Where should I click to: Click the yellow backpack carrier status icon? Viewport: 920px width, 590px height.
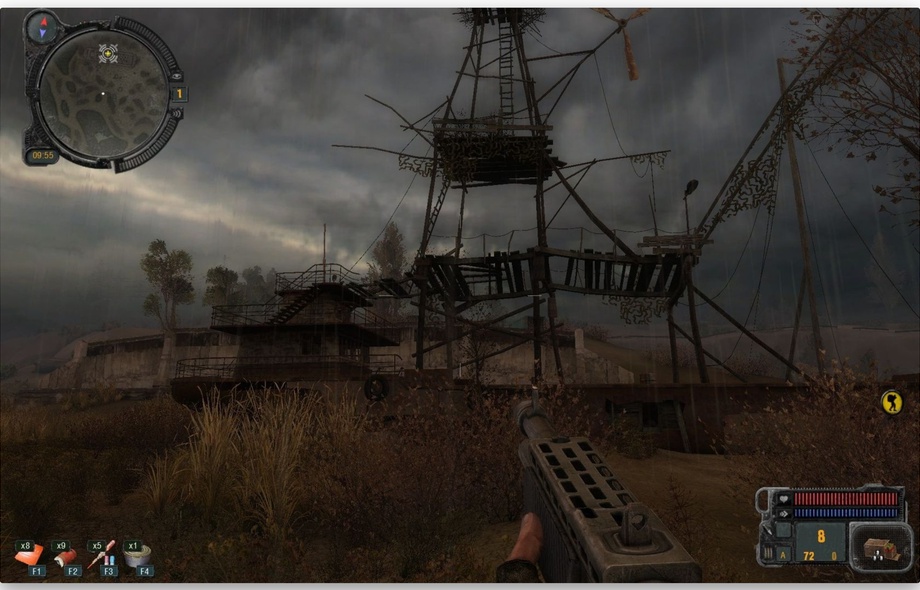[x=890, y=402]
